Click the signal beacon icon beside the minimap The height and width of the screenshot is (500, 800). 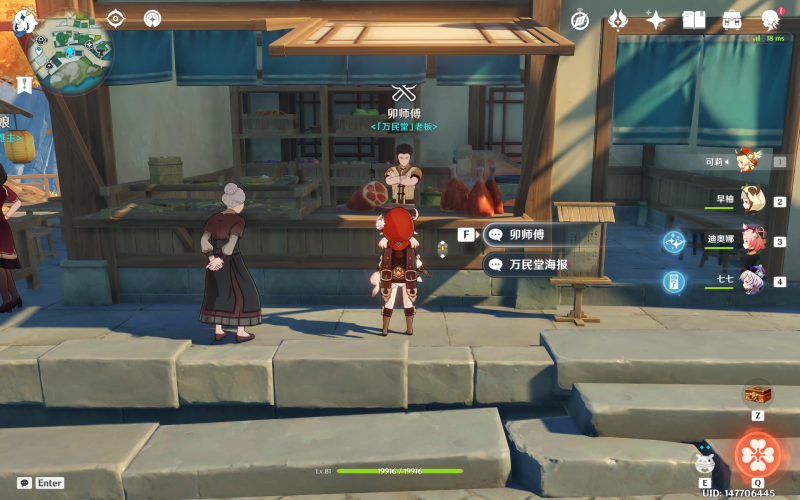pyautogui.click(x=152, y=18)
